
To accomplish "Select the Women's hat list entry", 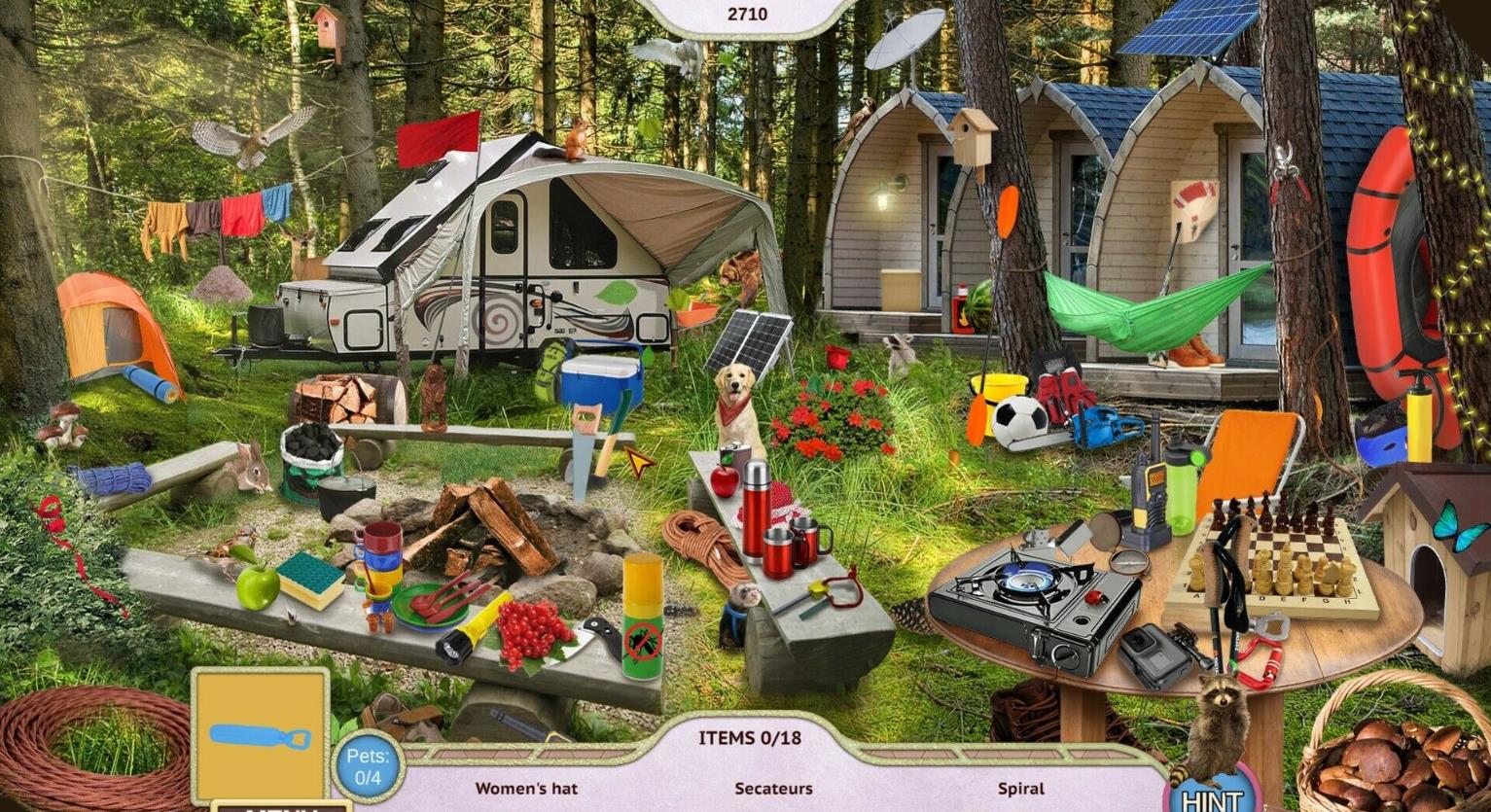I will pyautogui.click(x=526, y=789).
